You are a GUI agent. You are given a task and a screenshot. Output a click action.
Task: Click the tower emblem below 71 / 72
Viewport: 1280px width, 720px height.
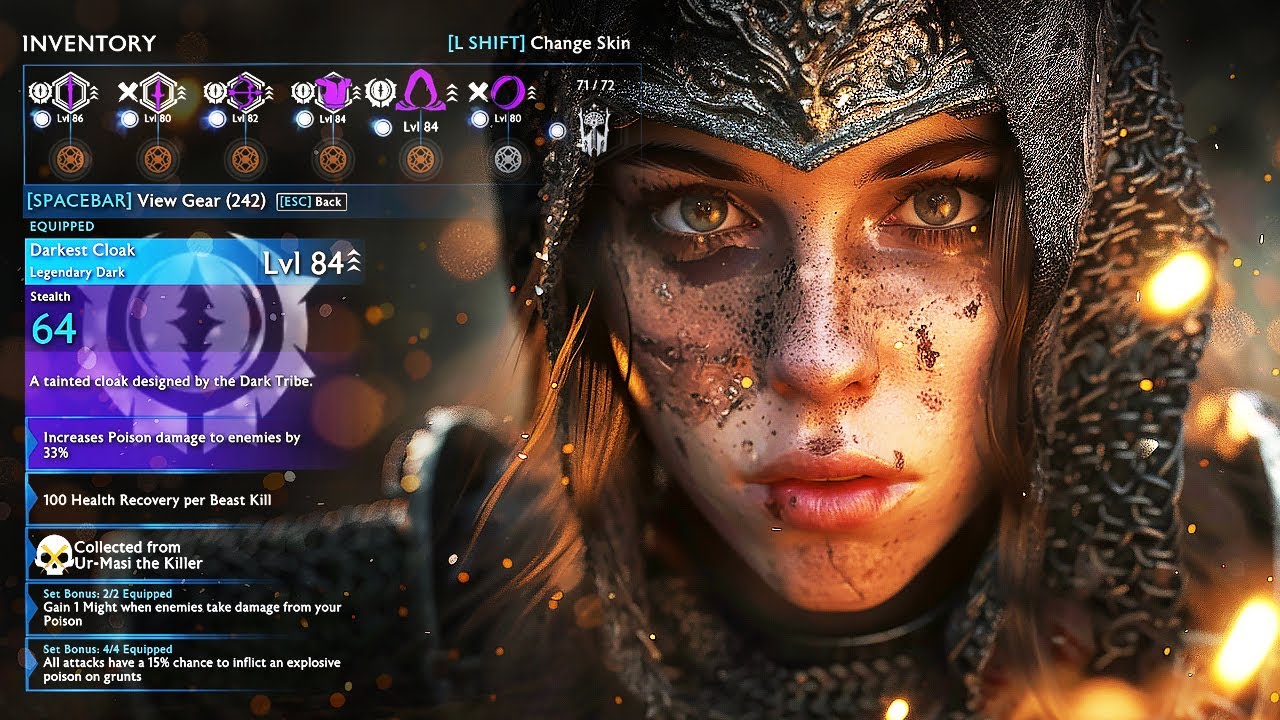pos(594,130)
